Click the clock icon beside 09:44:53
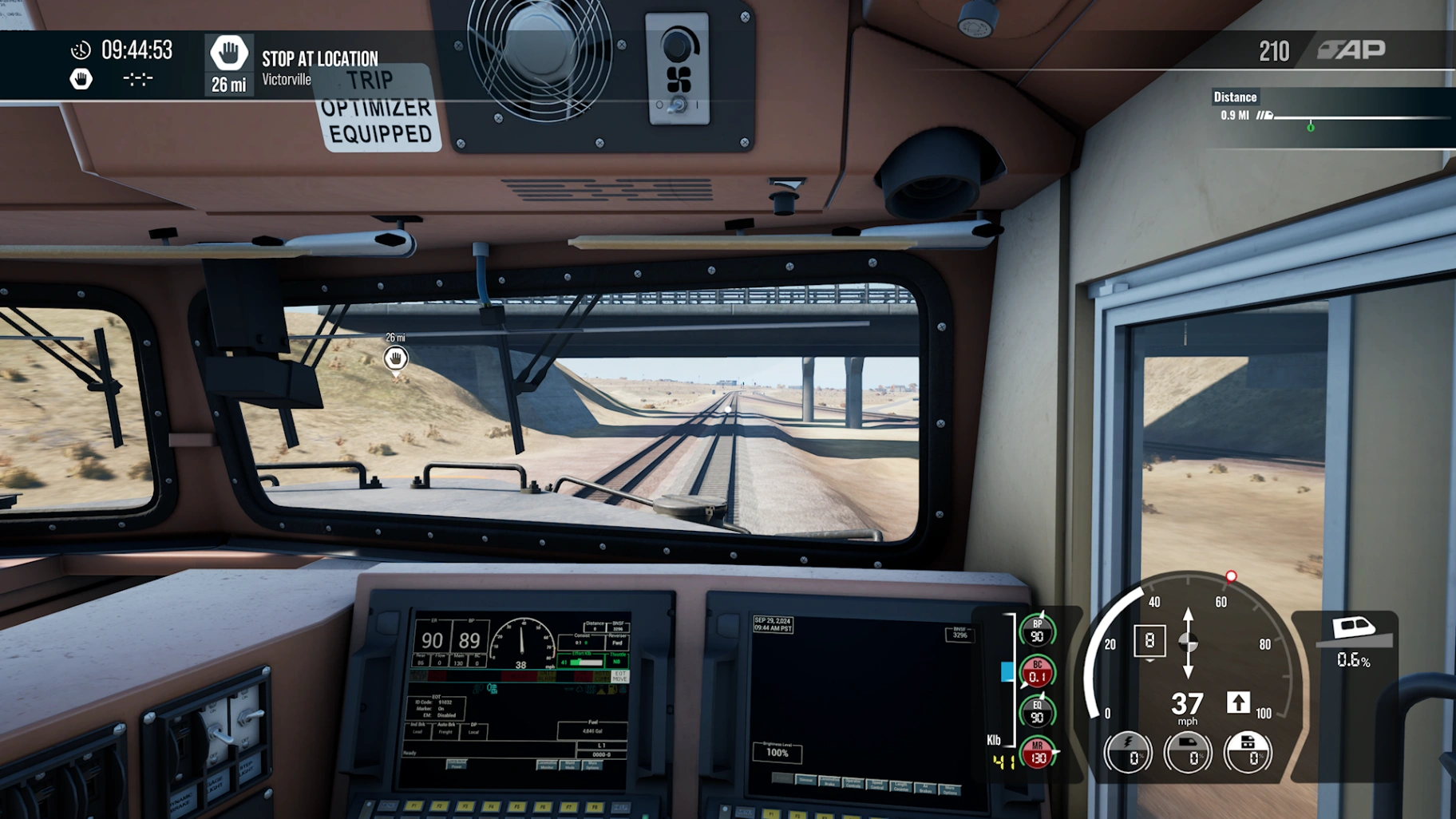Viewport: 1456px width, 819px height. click(79, 49)
